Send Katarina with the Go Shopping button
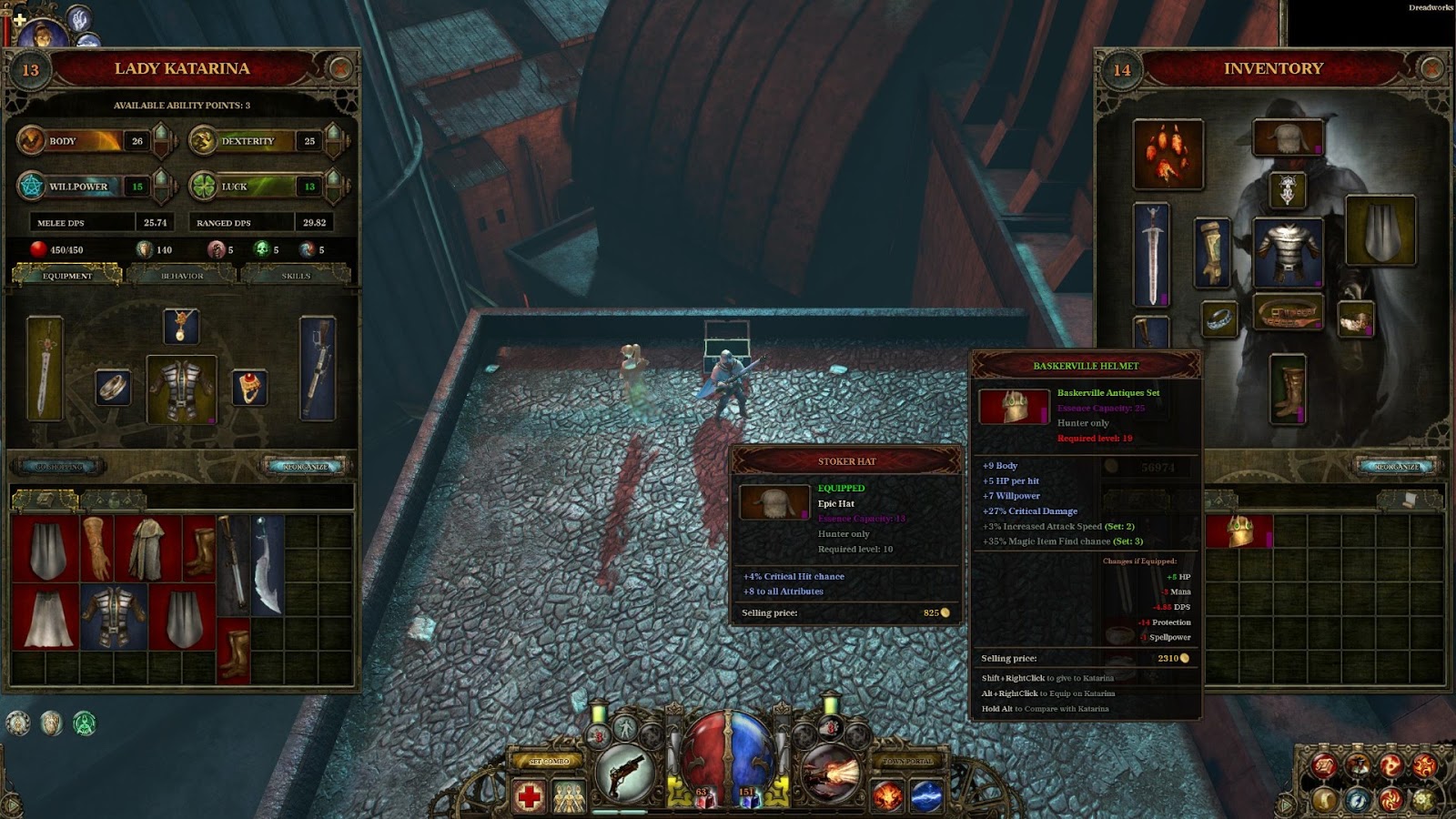Image resolution: width=1456 pixels, height=819 pixels. 59,467
